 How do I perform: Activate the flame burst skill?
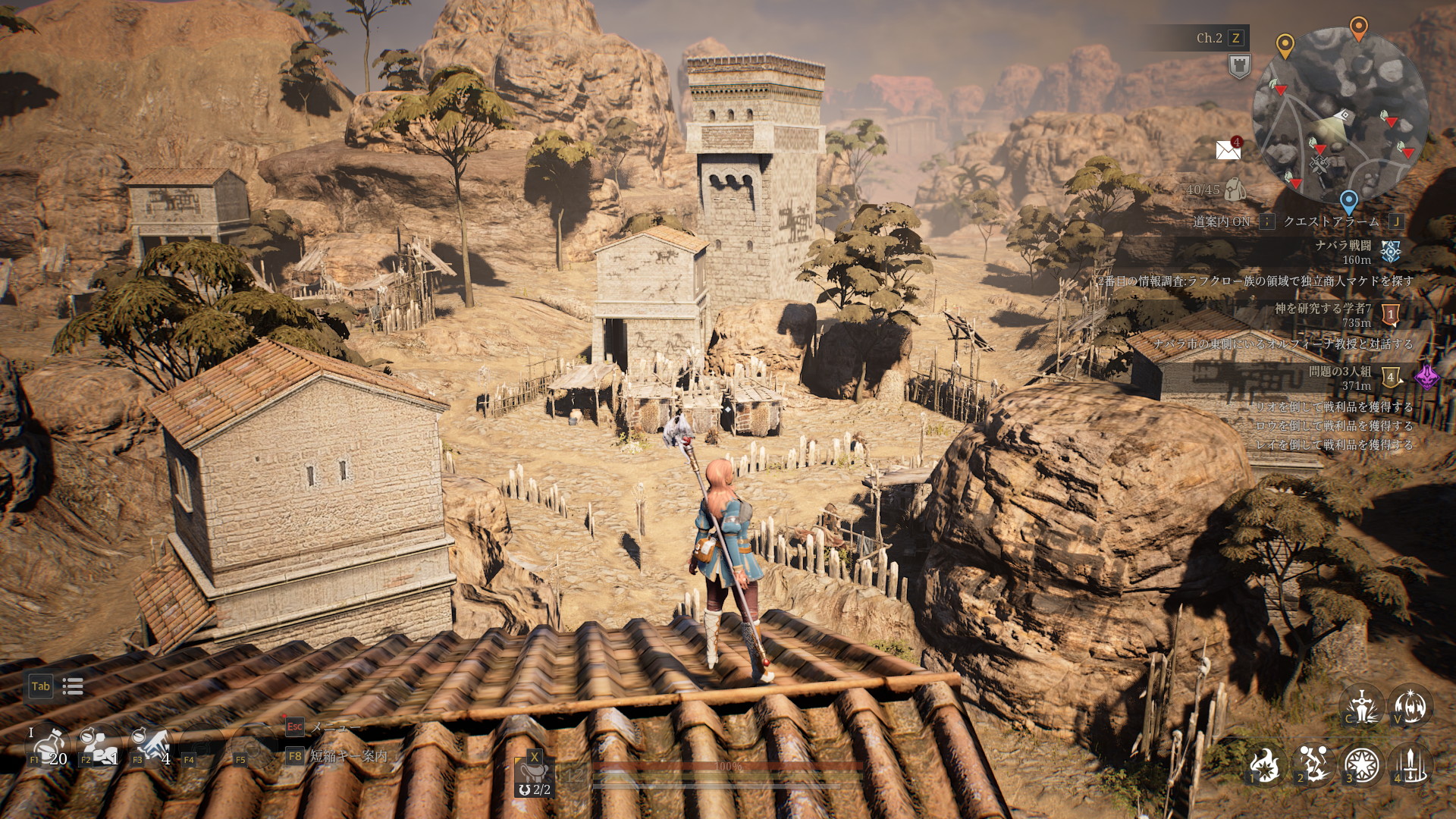pyautogui.click(x=1265, y=764)
